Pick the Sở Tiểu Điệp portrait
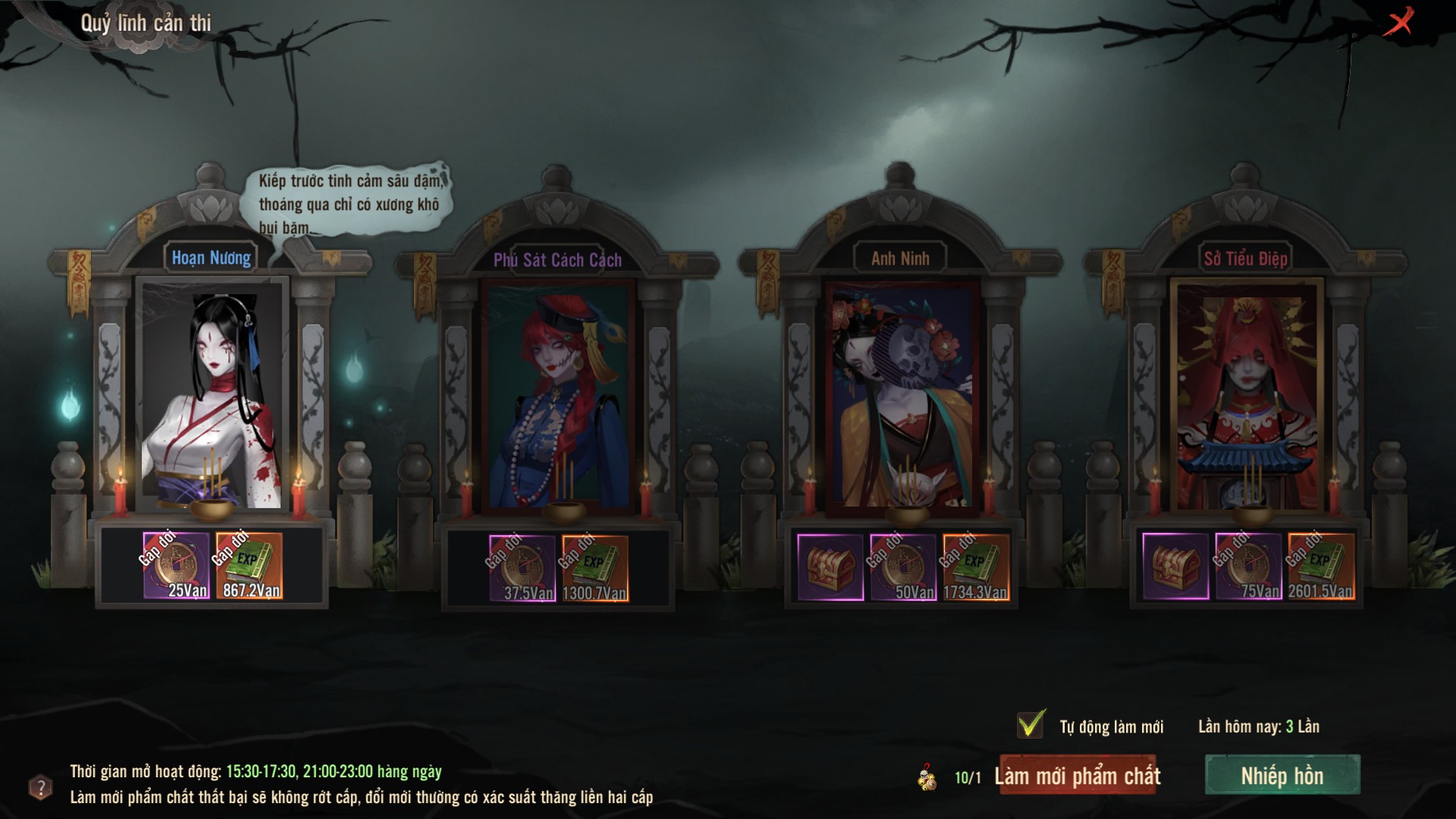 1246,394
